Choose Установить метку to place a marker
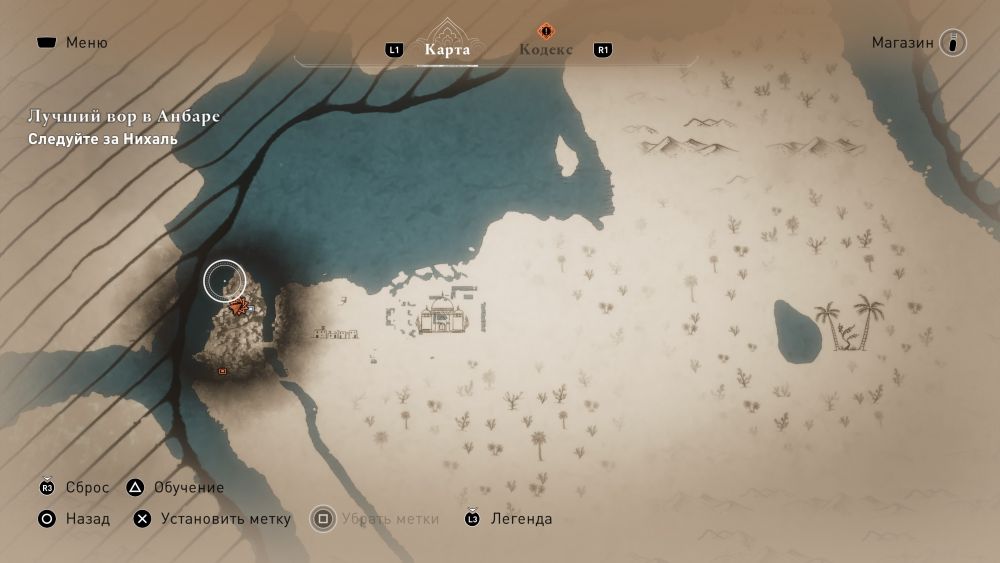 click(x=213, y=519)
